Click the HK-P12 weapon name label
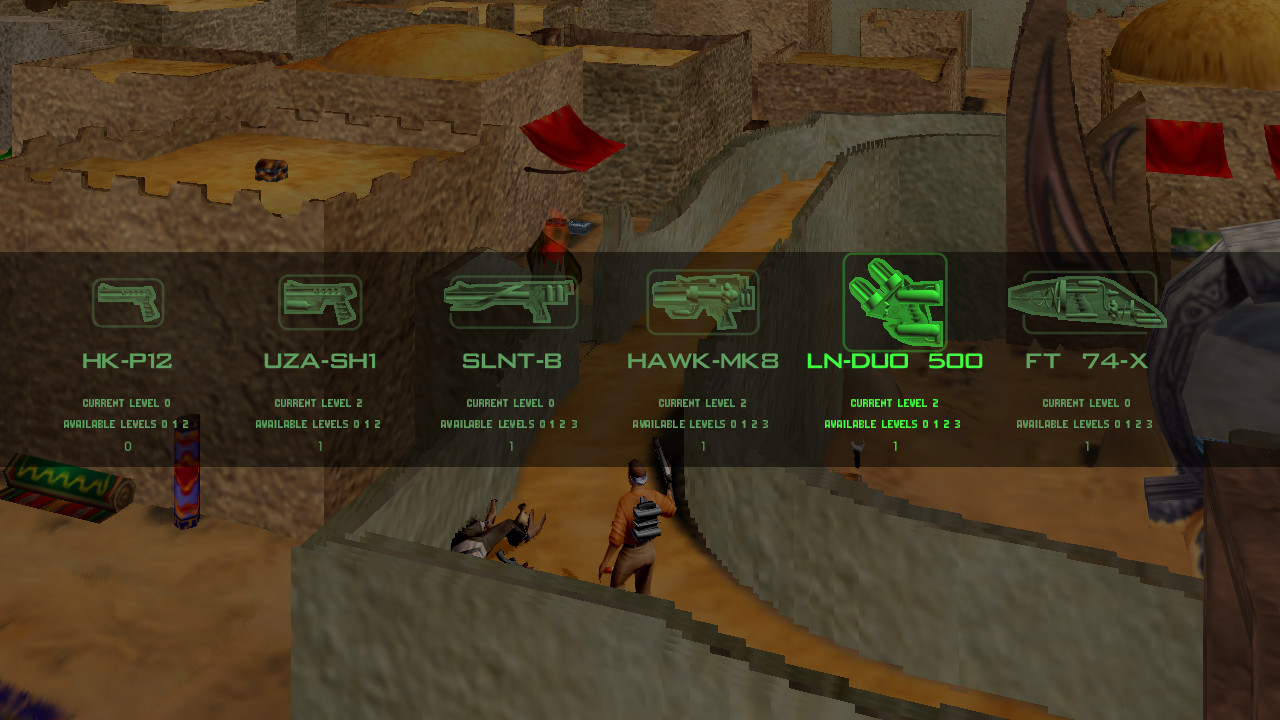Viewport: 1280px width, 720px height. coord(128,360)
